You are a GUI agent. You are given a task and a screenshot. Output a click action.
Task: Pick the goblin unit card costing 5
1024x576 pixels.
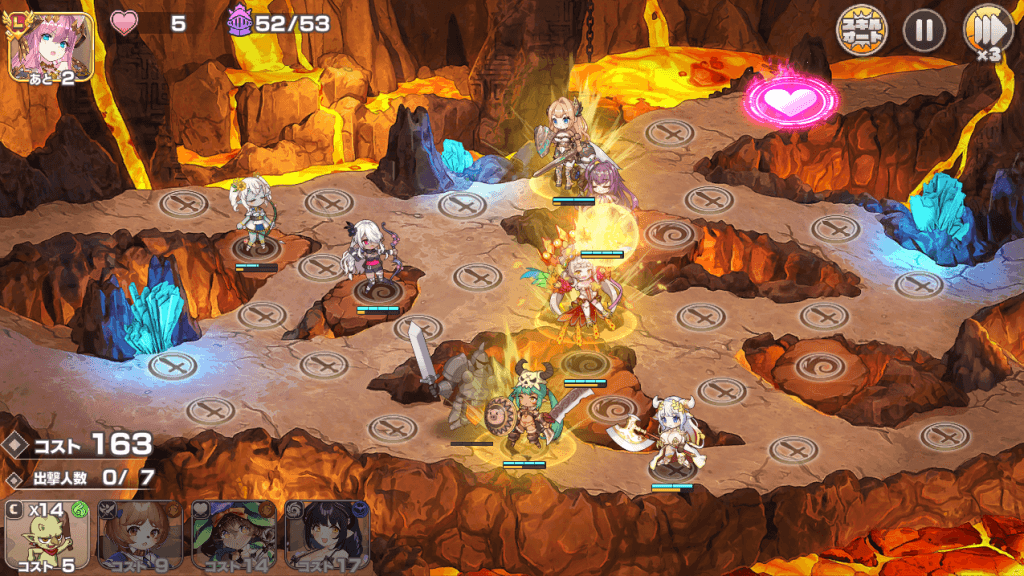(45, 537)
